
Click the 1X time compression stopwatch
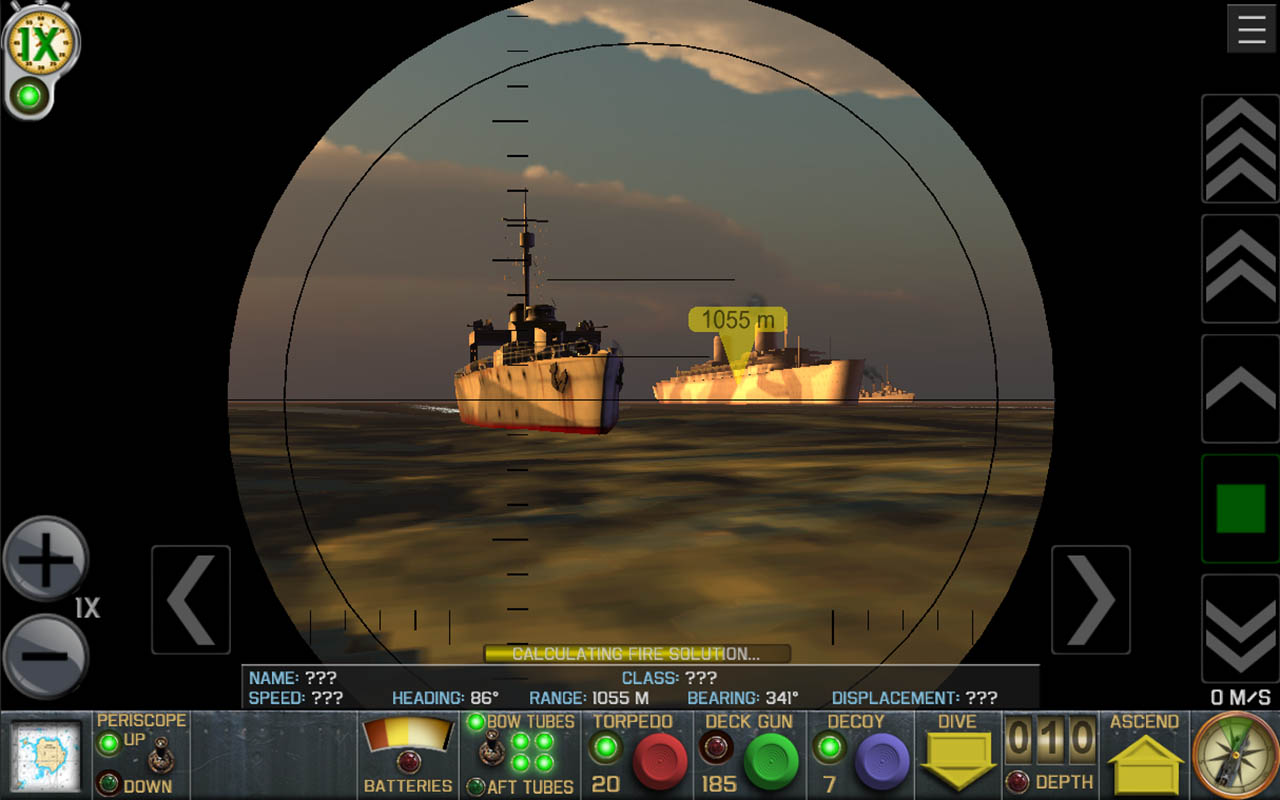point(40,43)
